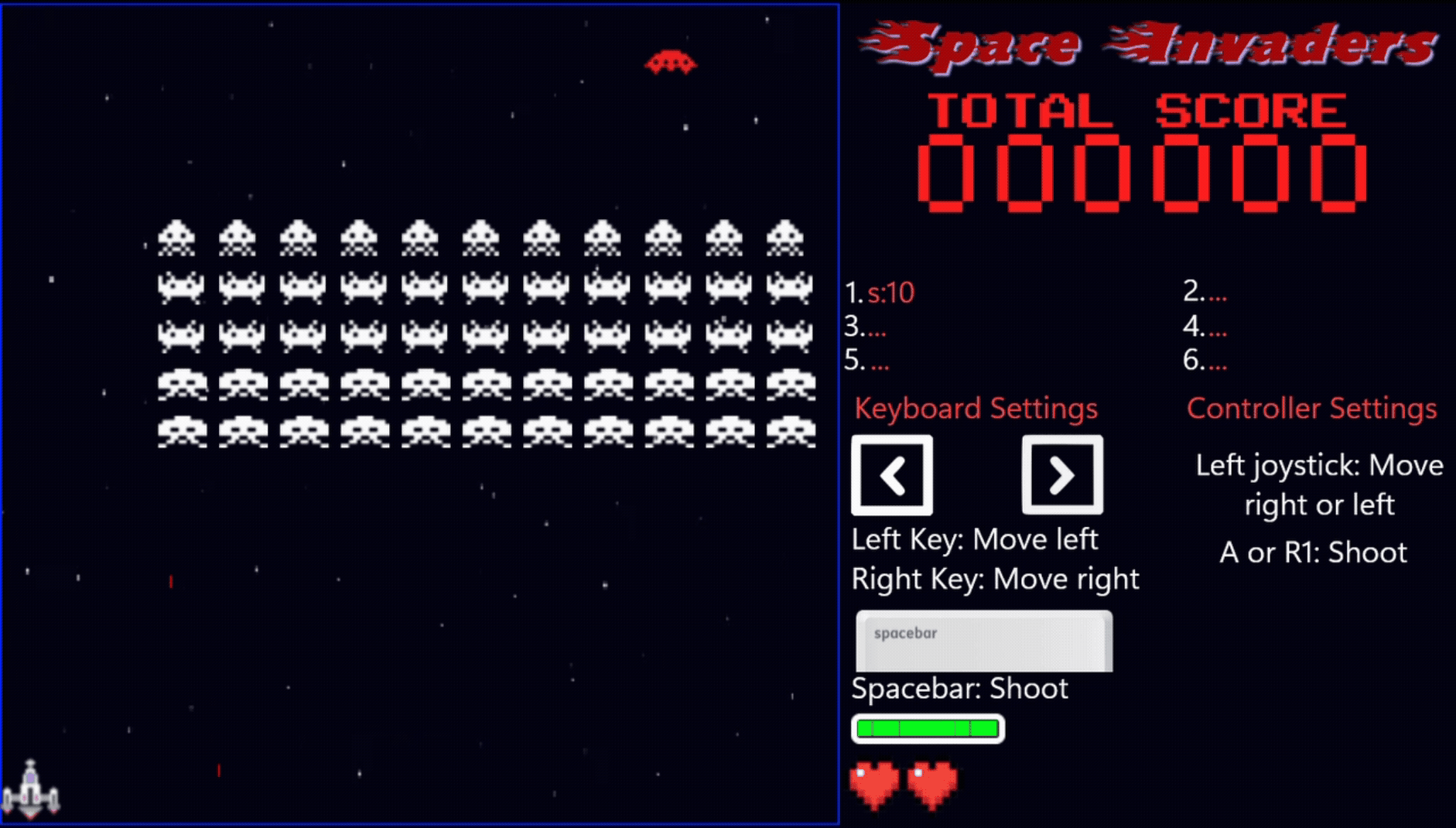
Task: Click the spacebar key graphic
Action: tap(983, 641)
